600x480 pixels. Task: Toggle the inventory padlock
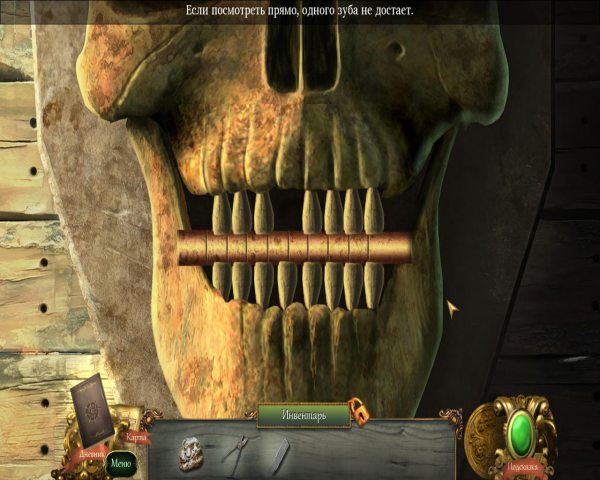357,412
